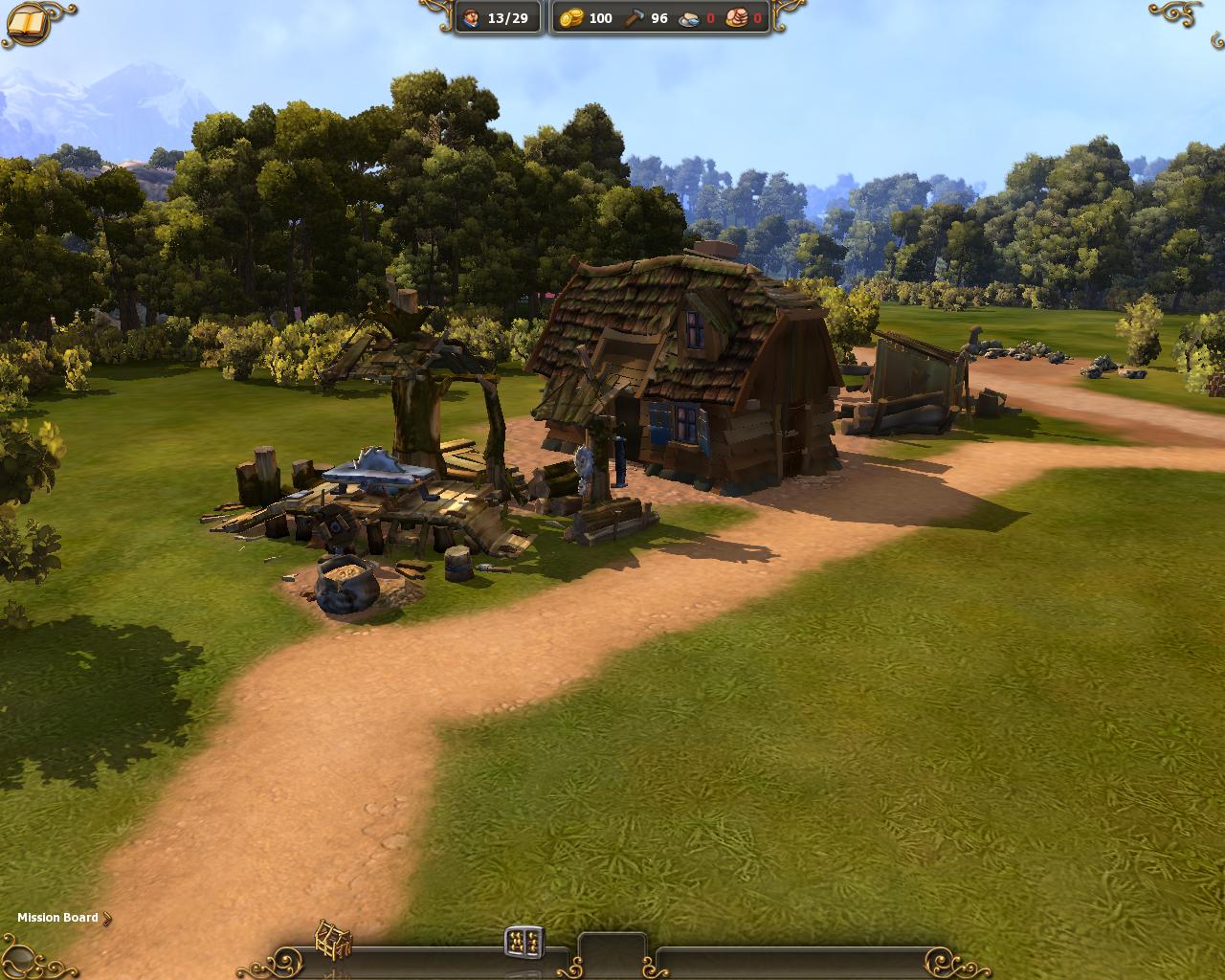Expand the Mission Board panel
1225x980 pixels.
click(63, 918)
